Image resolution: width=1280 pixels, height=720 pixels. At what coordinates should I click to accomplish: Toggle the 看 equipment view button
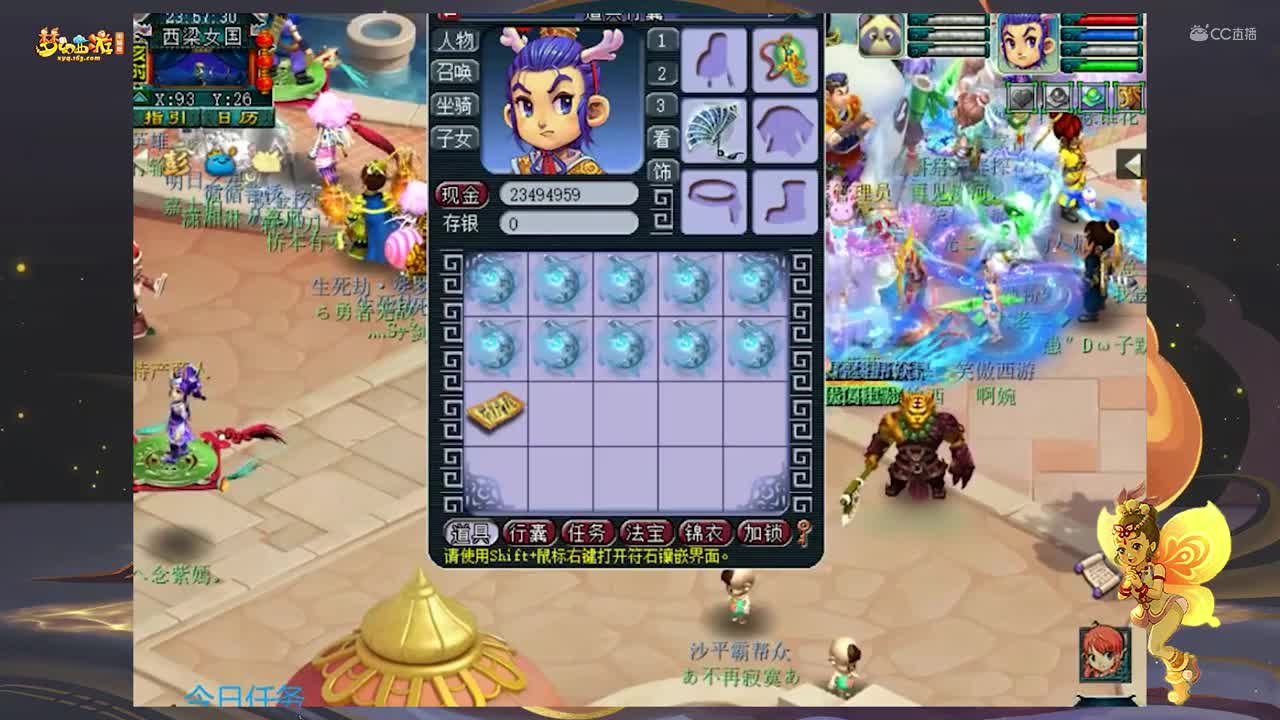point(662,139)
